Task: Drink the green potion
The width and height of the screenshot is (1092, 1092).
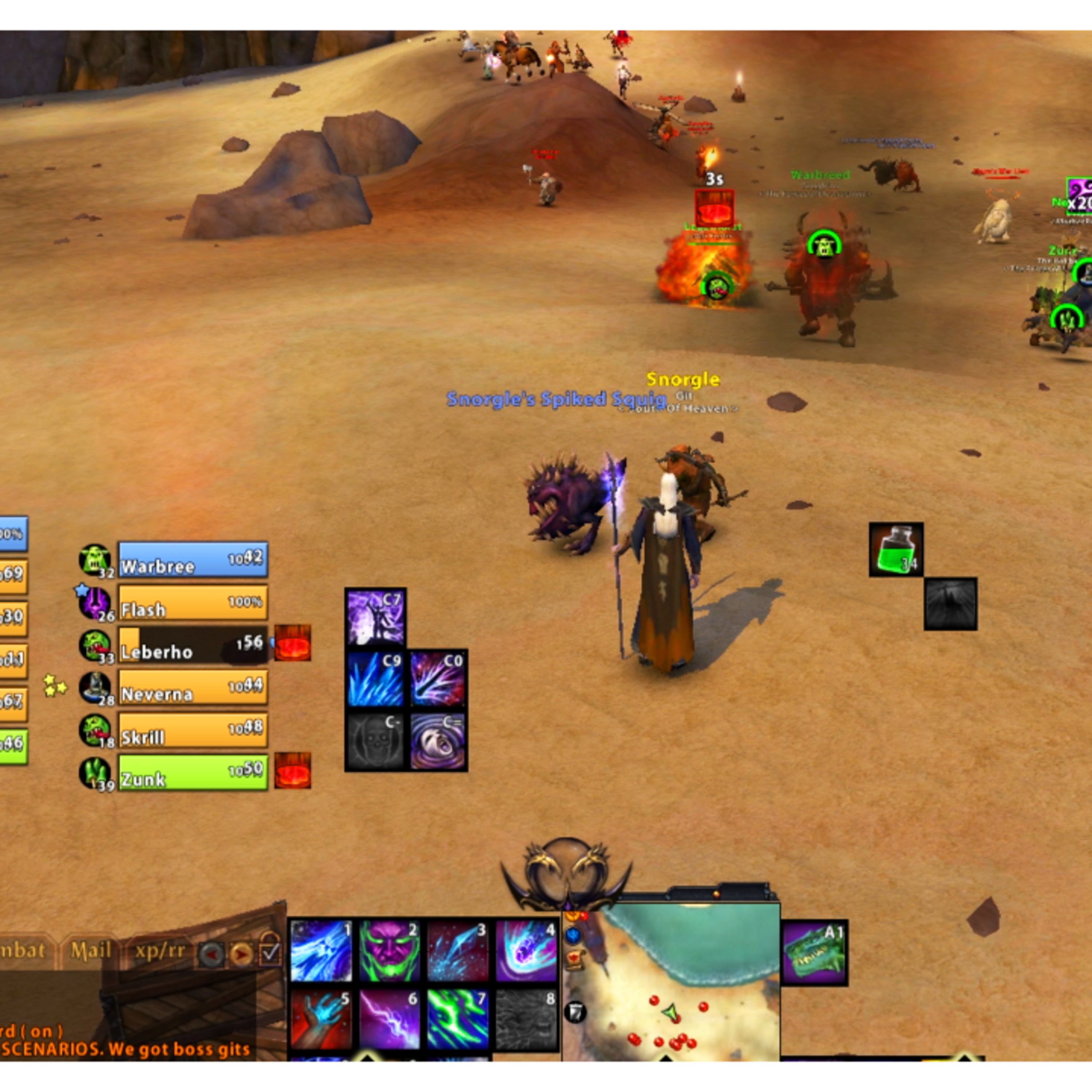Action: (896, 549)
